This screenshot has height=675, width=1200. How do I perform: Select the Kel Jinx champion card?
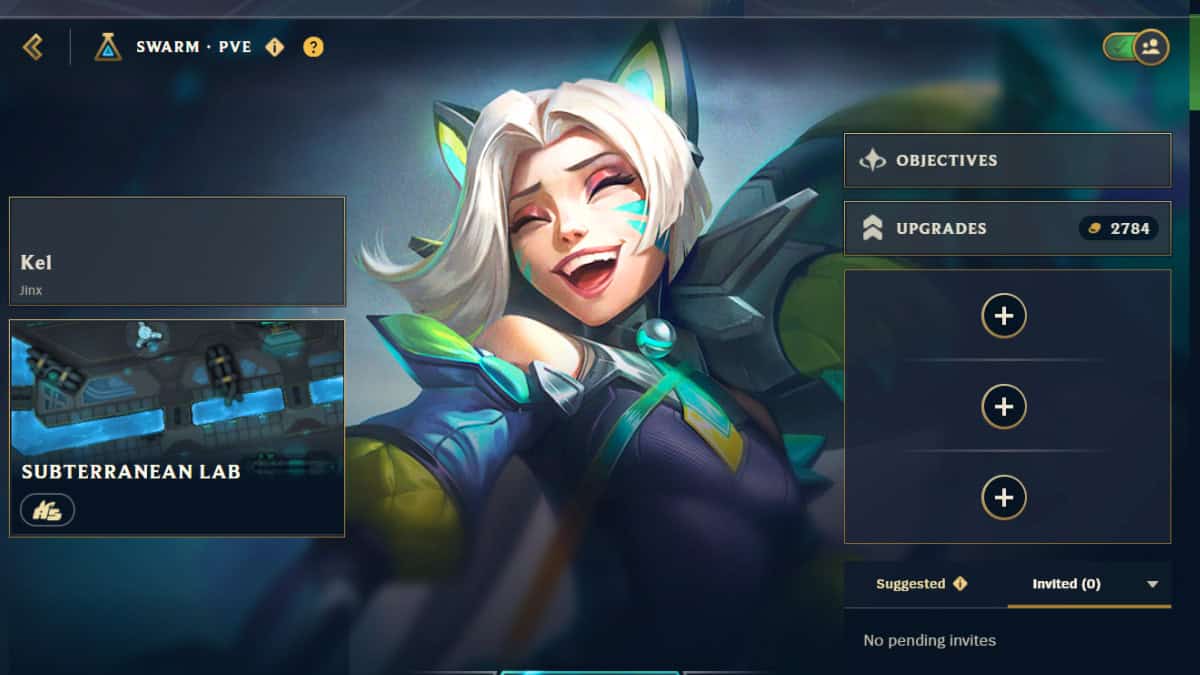(x=177, y=251)
